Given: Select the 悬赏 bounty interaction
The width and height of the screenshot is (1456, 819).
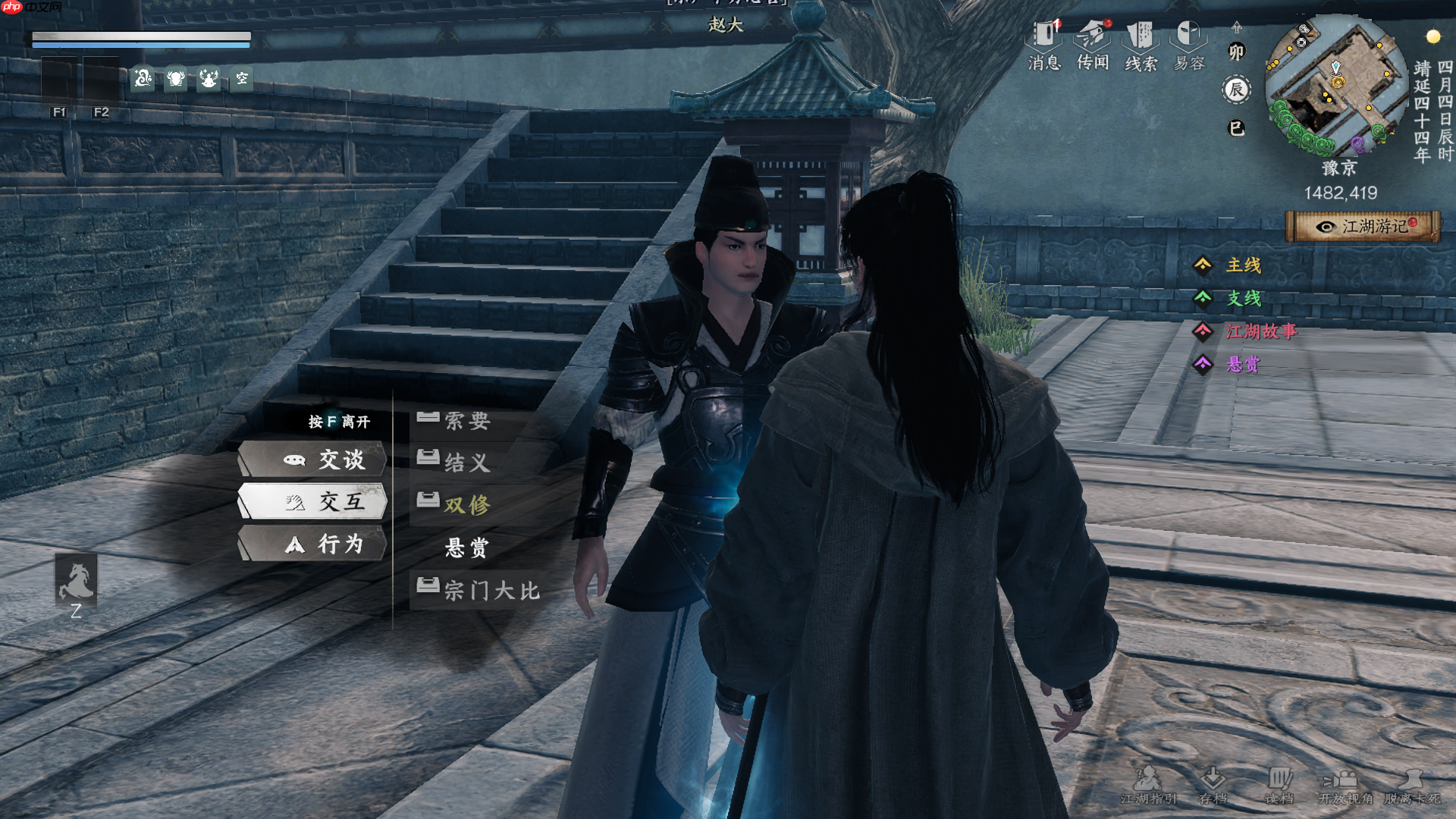Looking at the screenshot, I should (467, 548).
